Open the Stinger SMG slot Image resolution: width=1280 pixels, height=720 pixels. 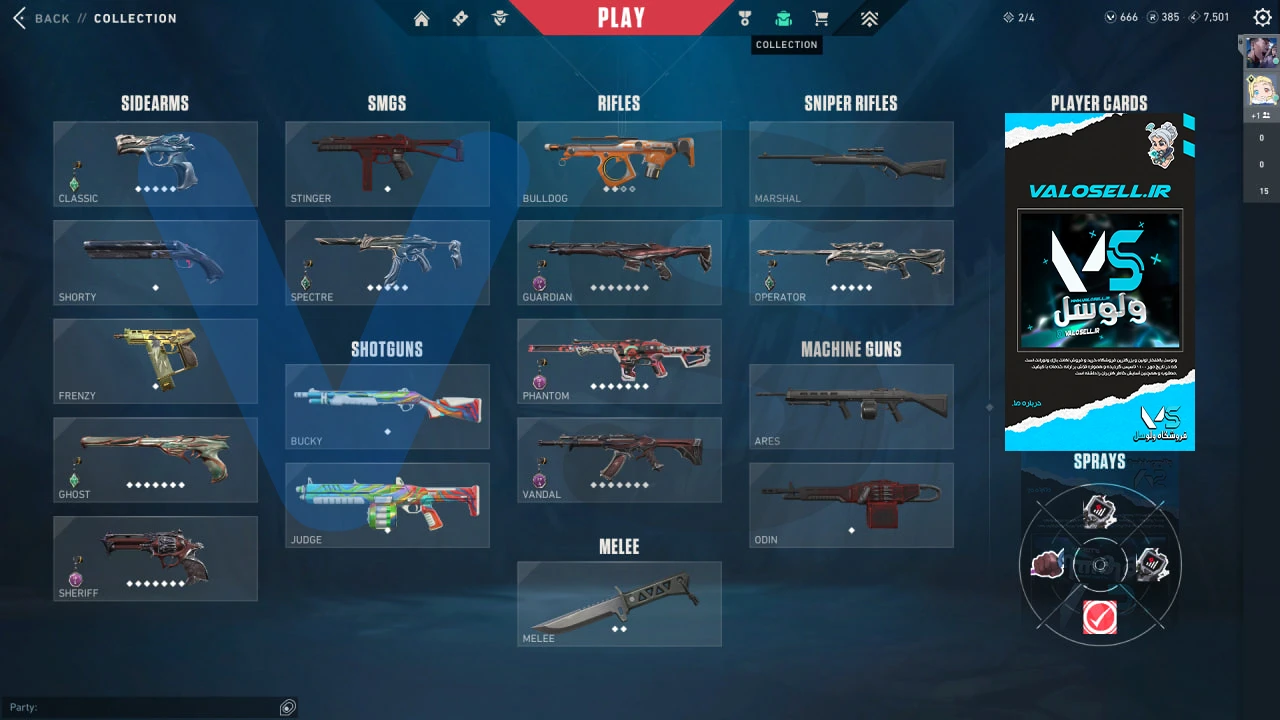coord(387,164)
